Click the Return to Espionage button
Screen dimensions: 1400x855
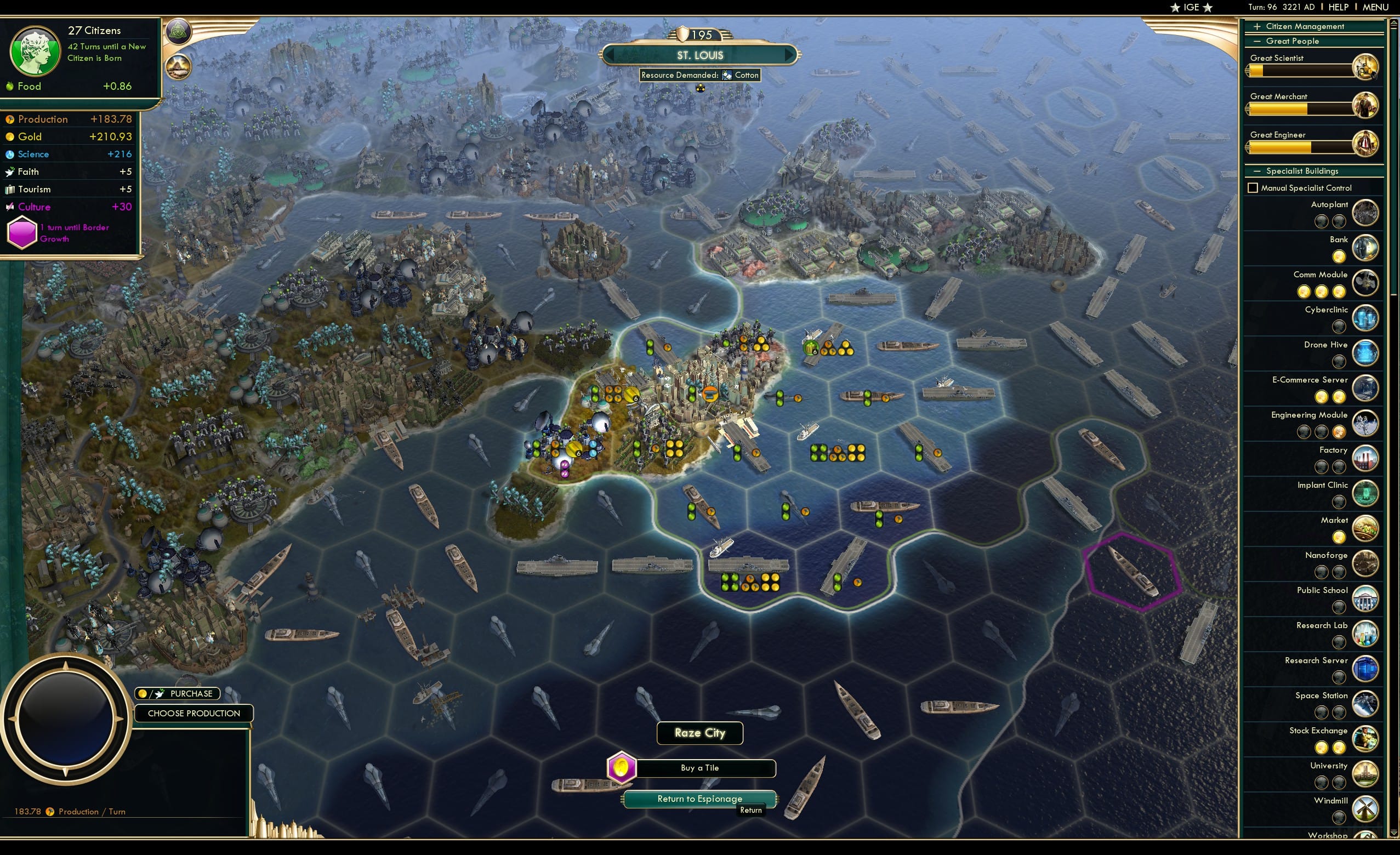(x=699, y=798)
